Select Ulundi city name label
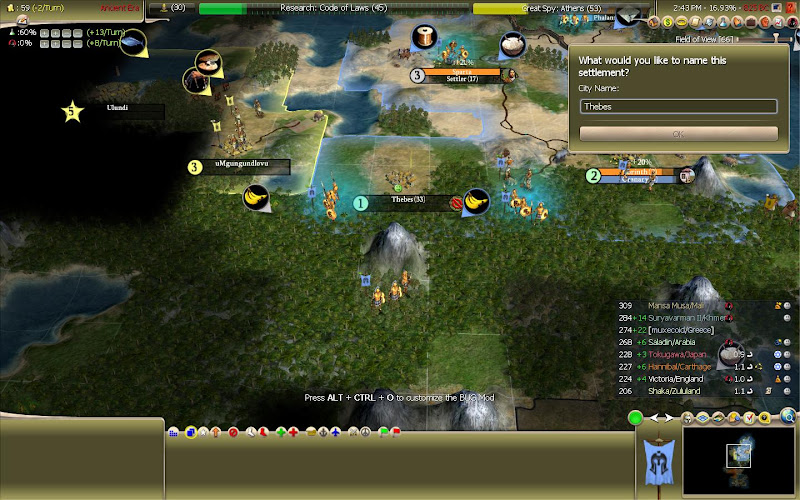The height and width of the screenshot is (500, 800). pos(124,109)
